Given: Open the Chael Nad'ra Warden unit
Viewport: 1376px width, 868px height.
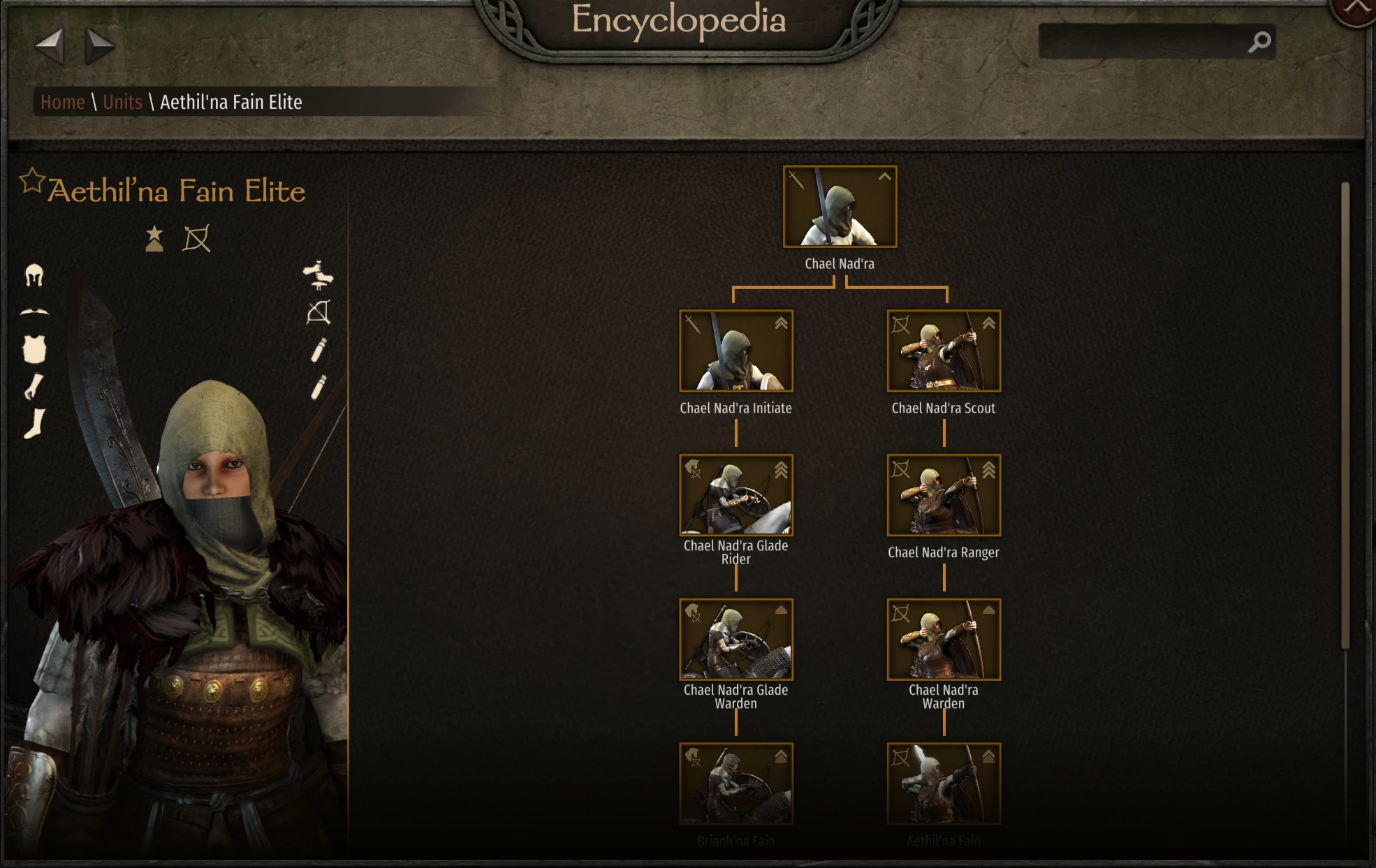Looking at the screenshot, I should point(944,639).
